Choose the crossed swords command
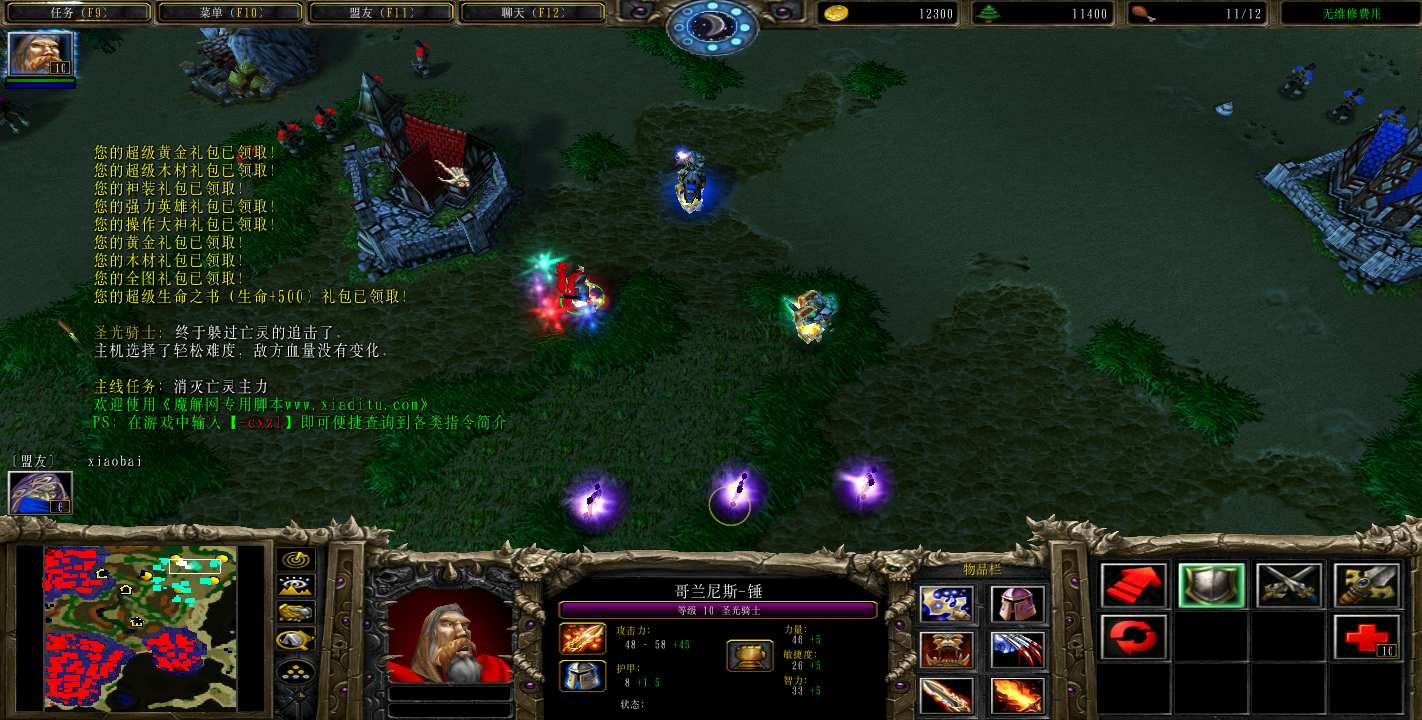The height and width of the screenshot is (720, 1422). 1289,586
